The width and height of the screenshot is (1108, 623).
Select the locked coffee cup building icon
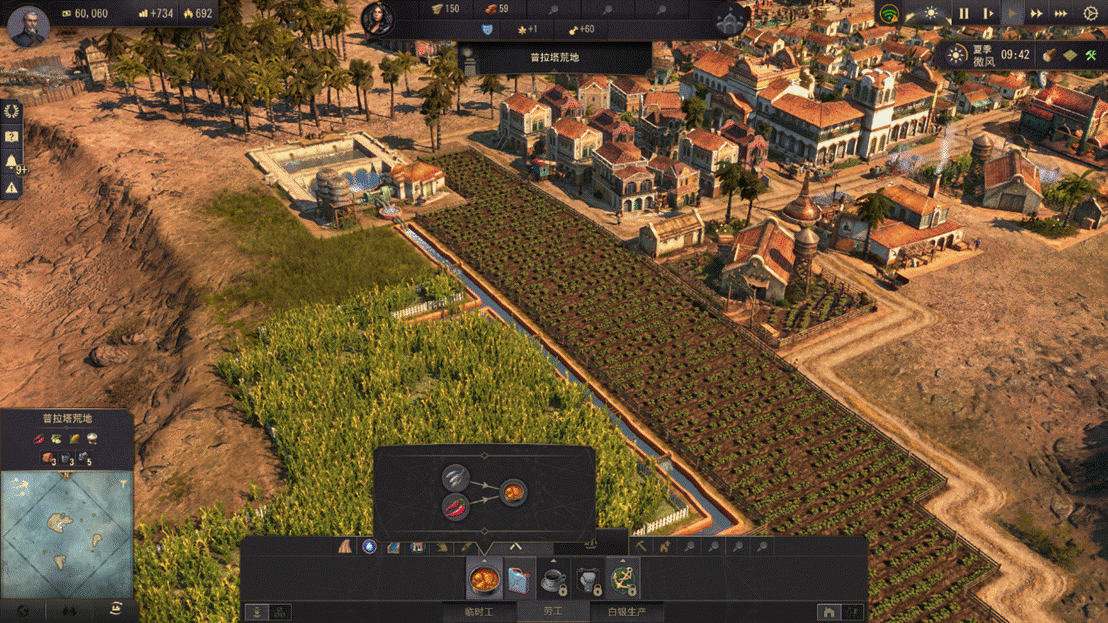click(x=552, y=580)
